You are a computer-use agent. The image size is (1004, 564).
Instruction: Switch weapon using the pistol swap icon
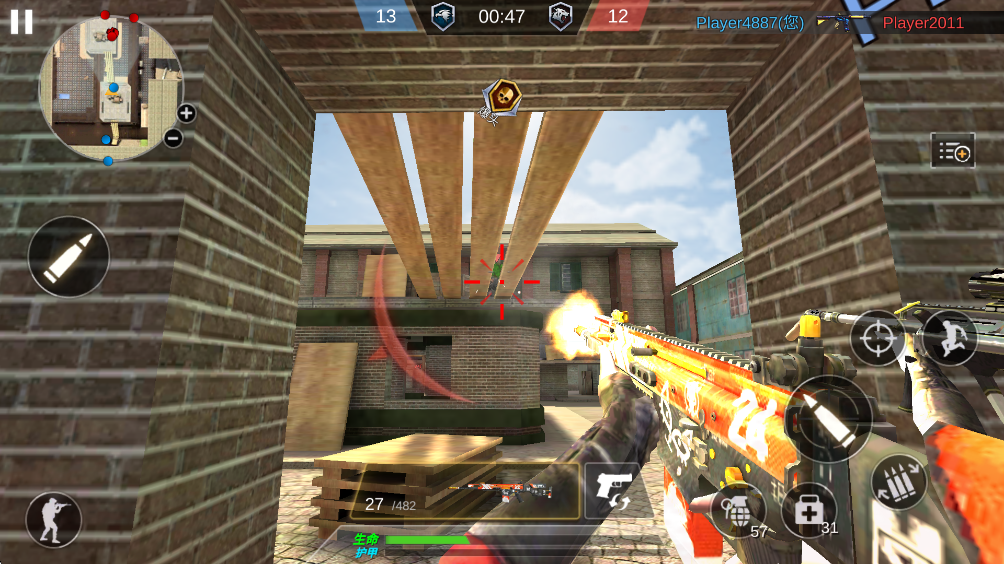coord(610,490)
